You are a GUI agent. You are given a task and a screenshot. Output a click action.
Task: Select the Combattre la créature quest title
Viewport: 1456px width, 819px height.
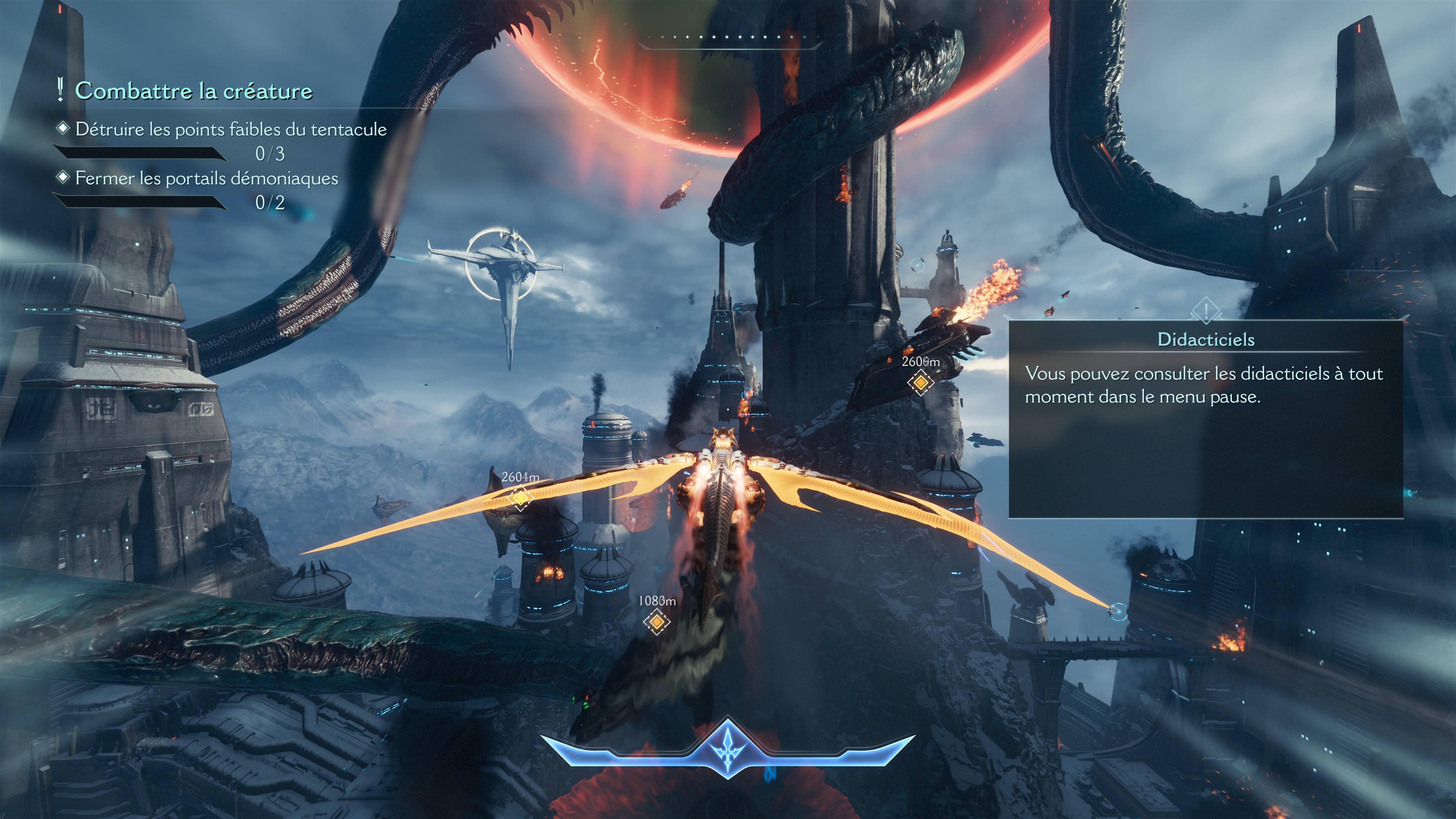(x=193, y=91)
